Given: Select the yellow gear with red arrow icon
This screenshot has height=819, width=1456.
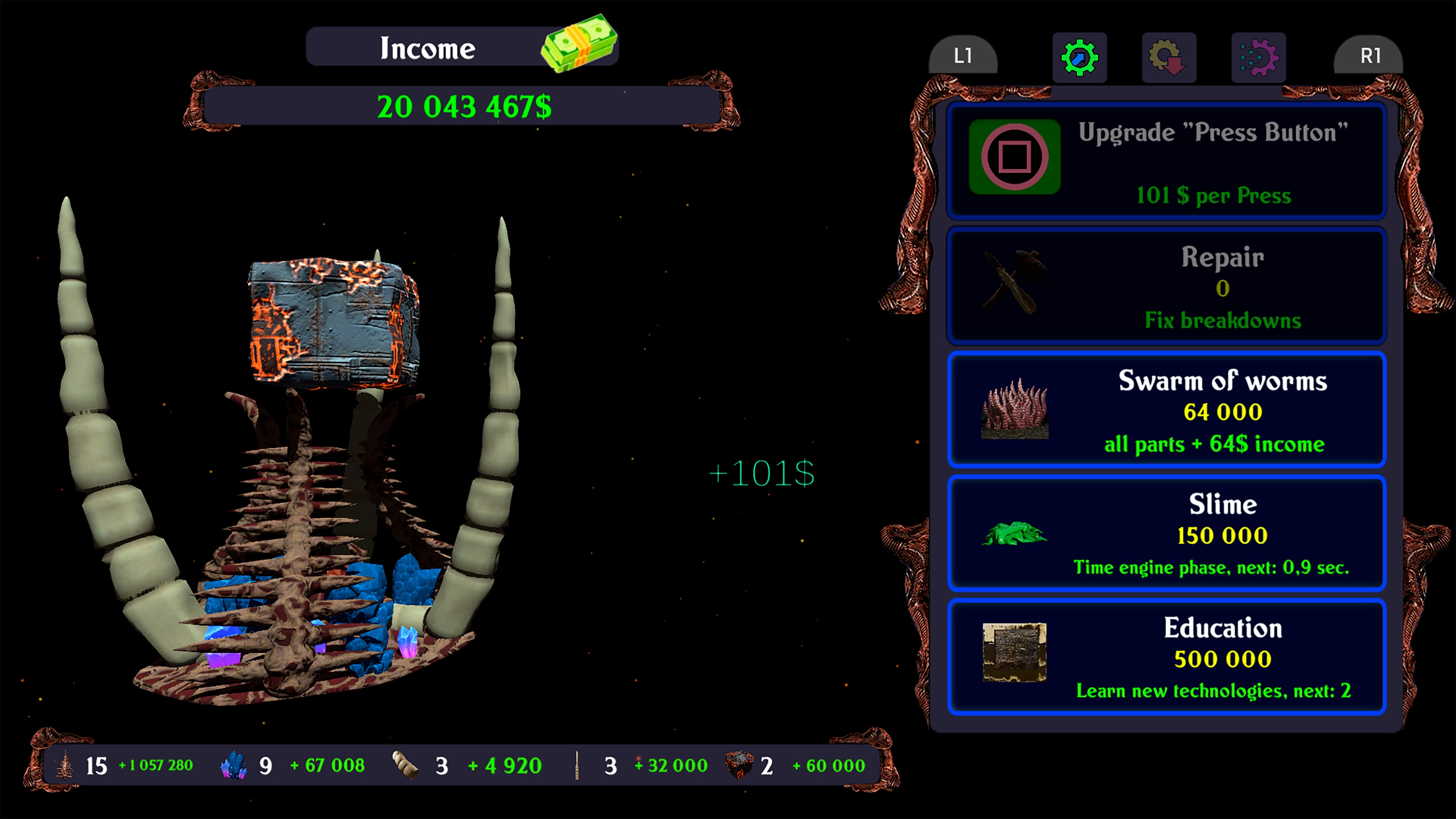Looking at the screenshot, I should pos(1169,57).
